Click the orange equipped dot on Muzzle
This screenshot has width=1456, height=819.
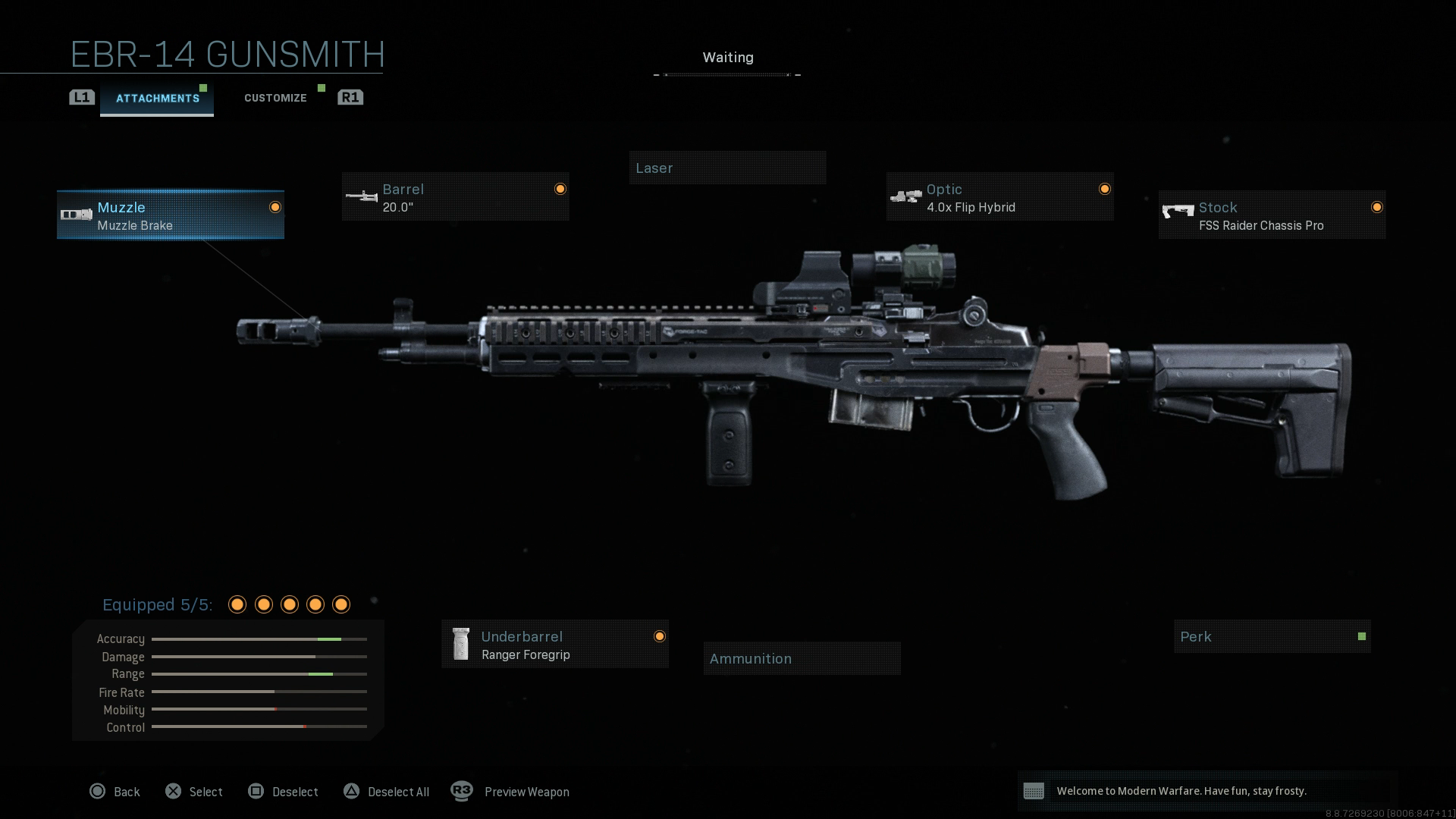coord(275,206)
